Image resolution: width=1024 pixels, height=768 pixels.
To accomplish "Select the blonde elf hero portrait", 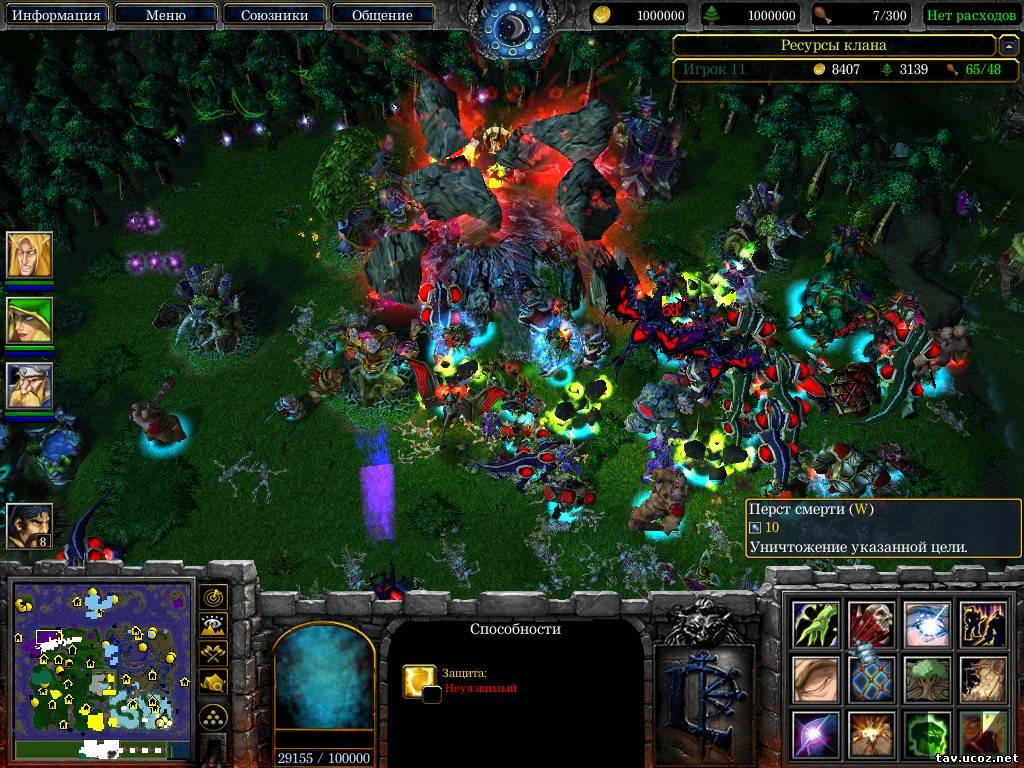I will click(29, 256).
